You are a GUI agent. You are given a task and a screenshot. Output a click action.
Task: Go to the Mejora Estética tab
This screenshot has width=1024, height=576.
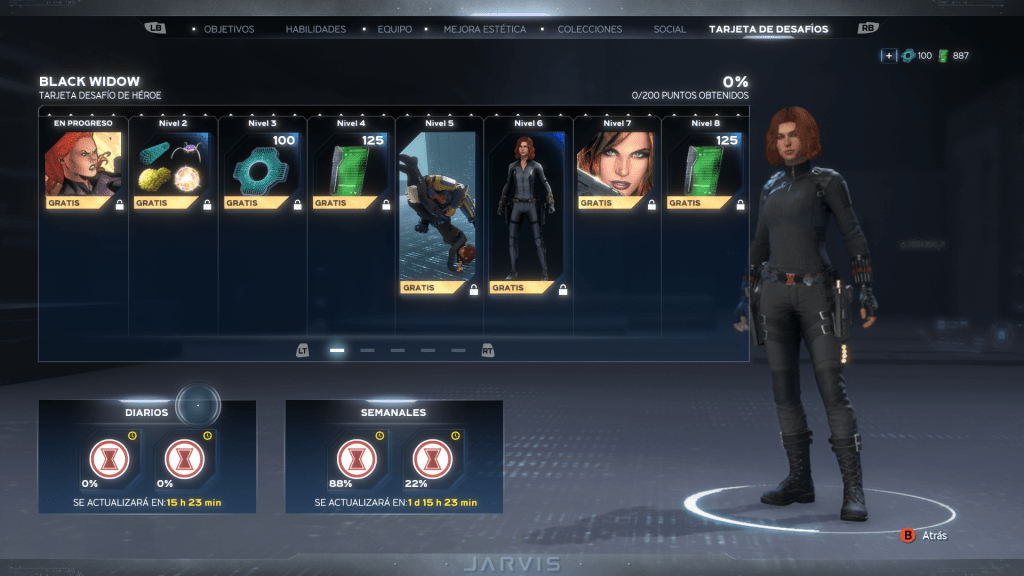(485, 29)
